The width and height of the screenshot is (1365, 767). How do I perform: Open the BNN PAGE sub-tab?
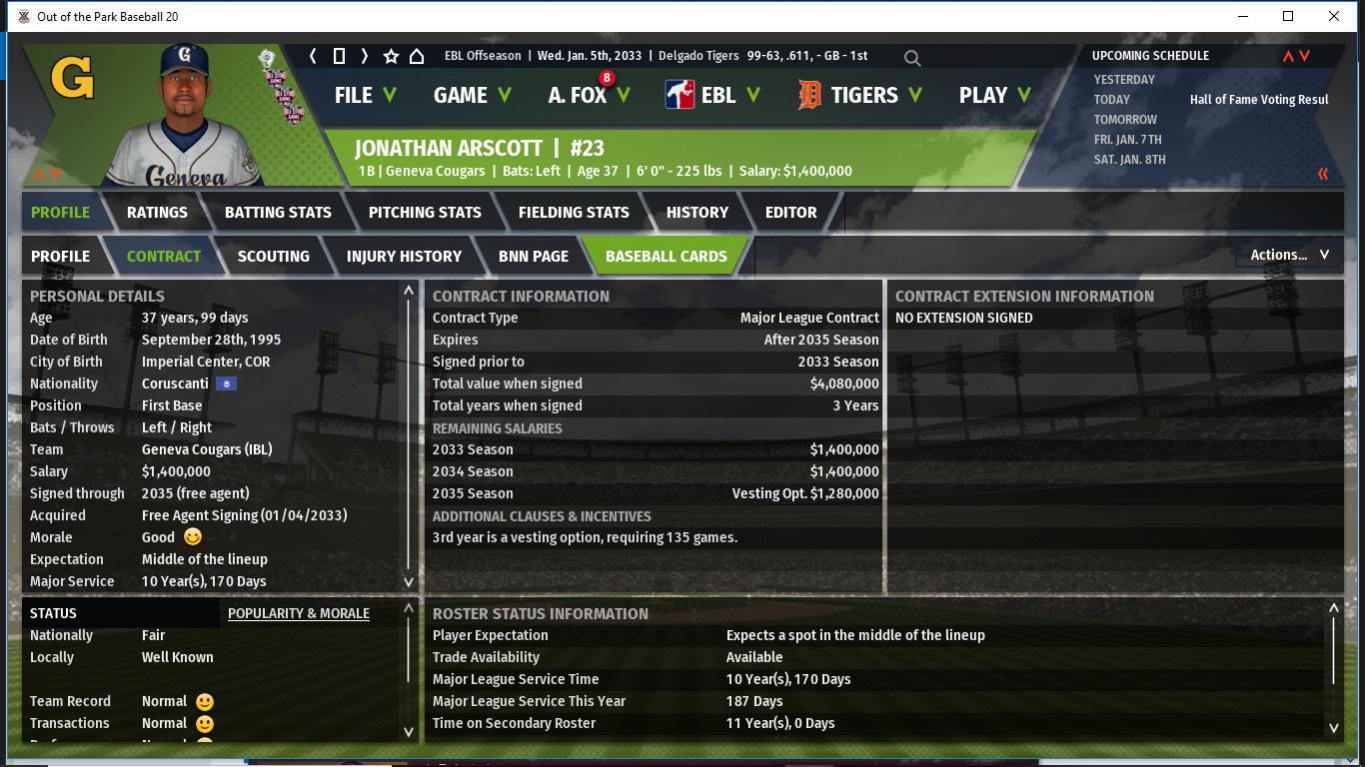coord(533,256)
